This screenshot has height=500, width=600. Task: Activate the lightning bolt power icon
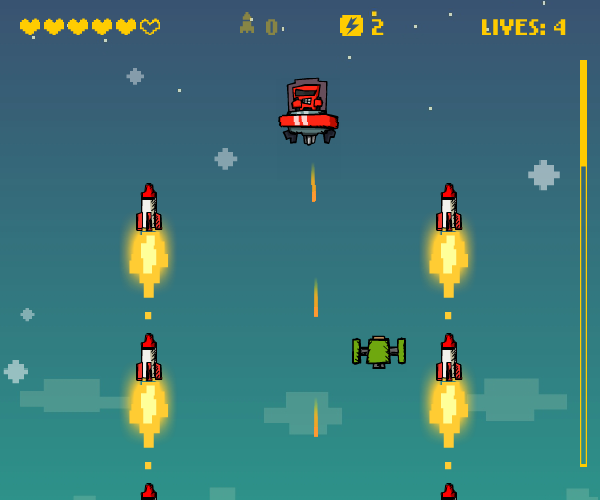click(x=351, y=26)
